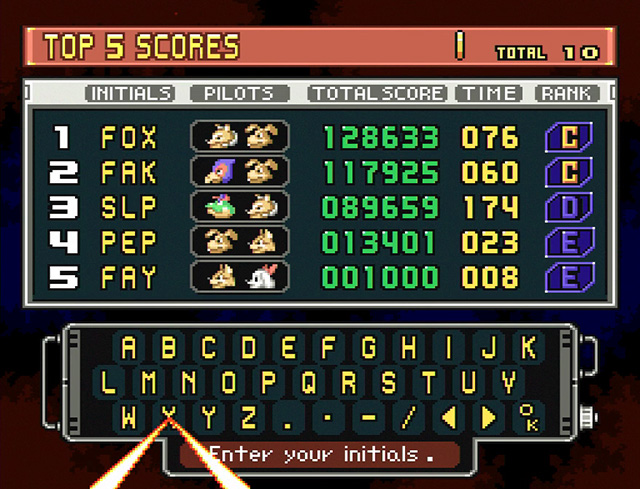640x489 pixels.
Task: Select letter O on the keyboard
Action: click(x=229, y=382)
